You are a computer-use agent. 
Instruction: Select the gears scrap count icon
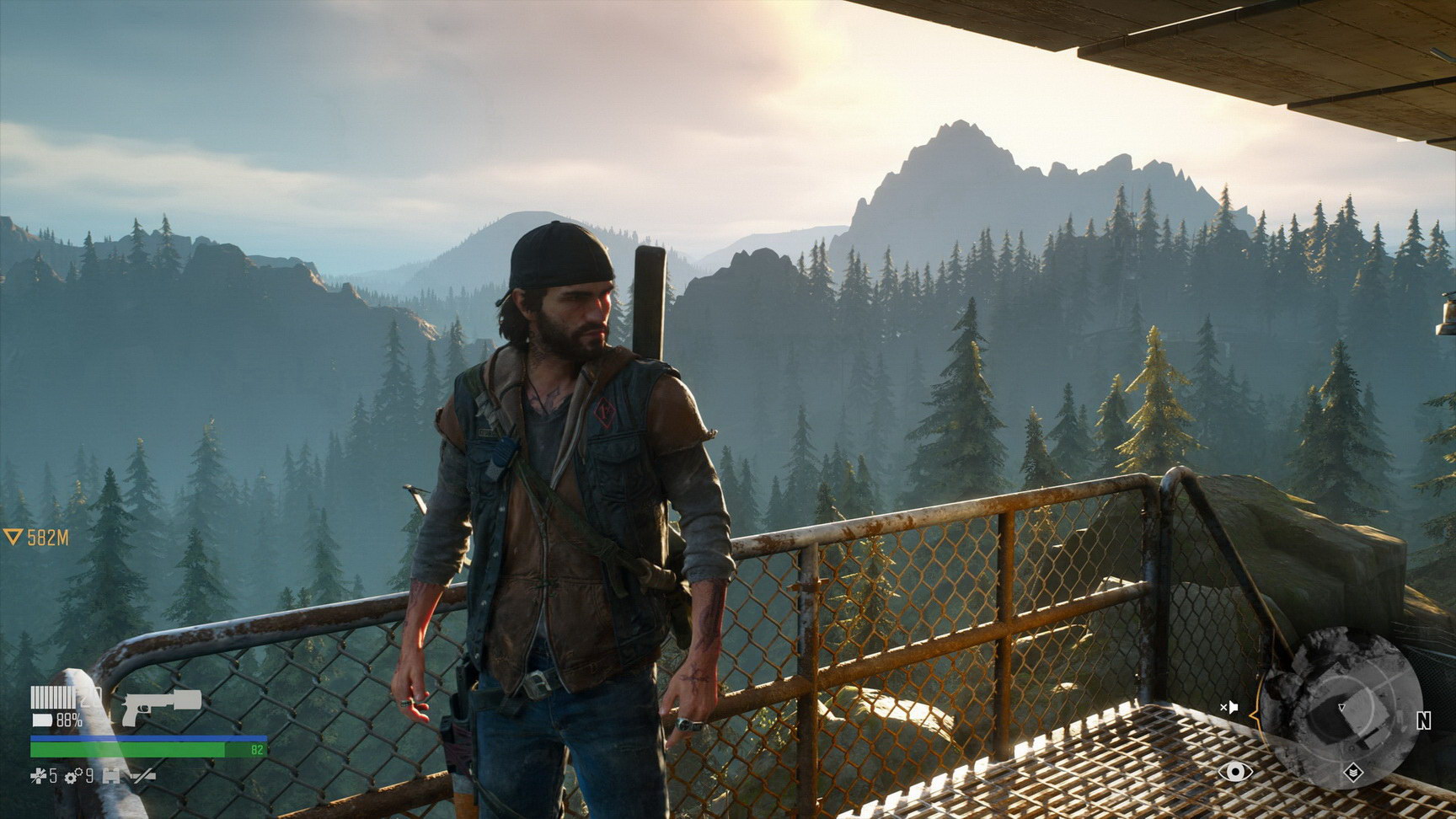[x=72, y=775]
